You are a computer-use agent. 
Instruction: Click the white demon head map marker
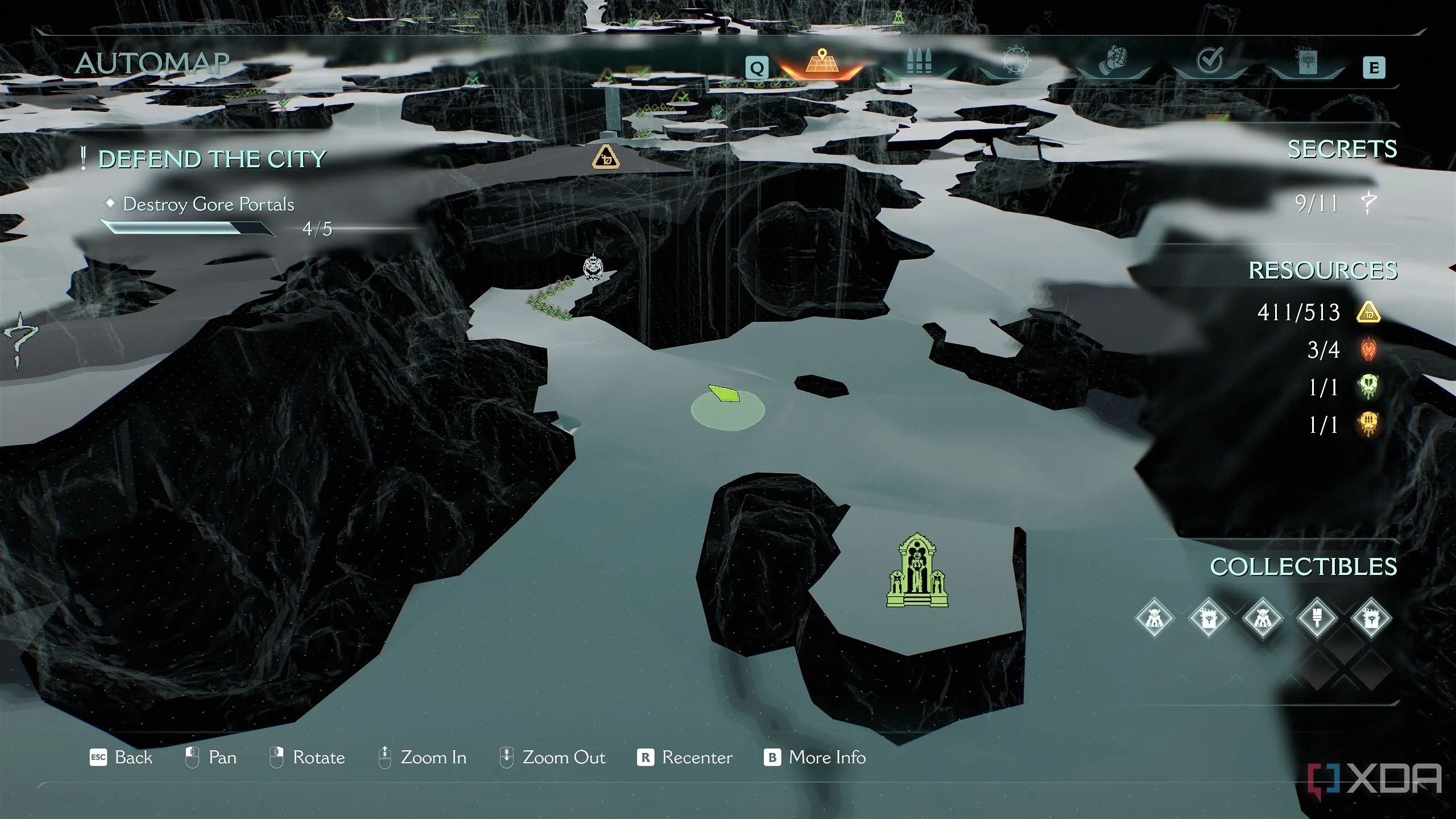click(x=593, y=268)
